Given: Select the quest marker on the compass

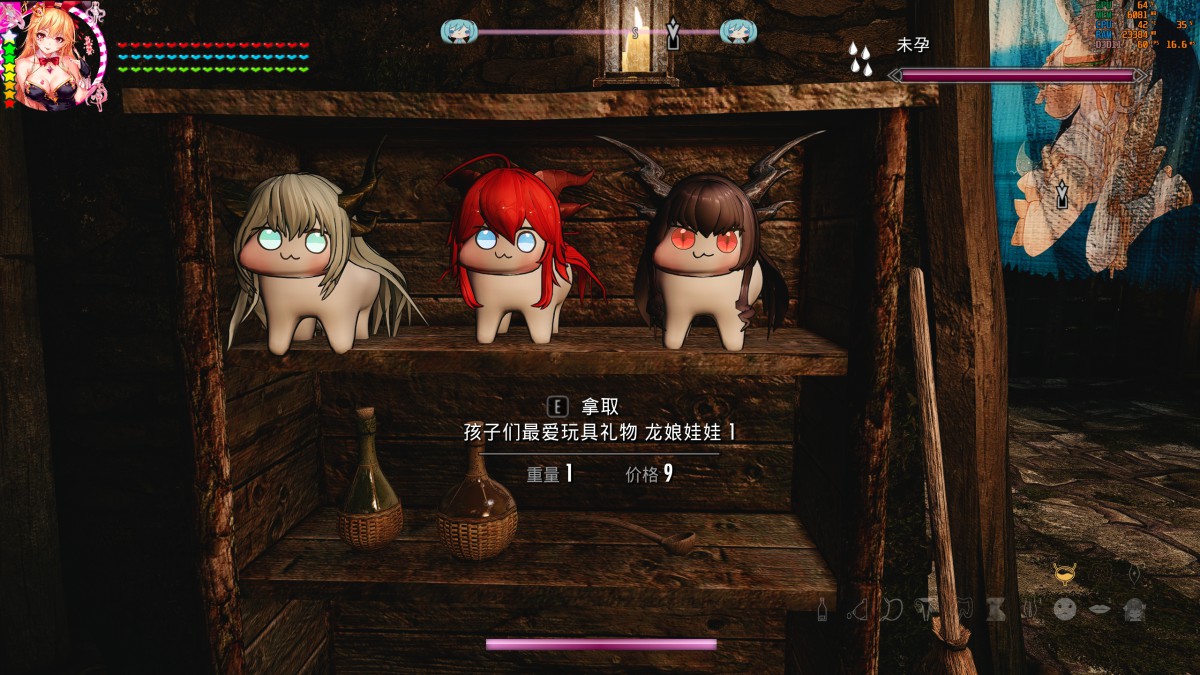Looking at the screenshot, I should tap(674, 35).
